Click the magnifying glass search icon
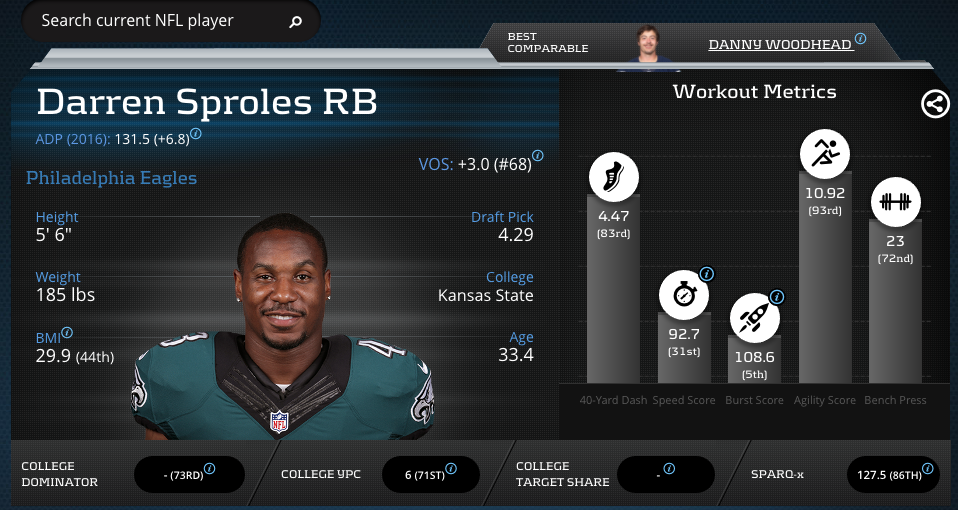The height and width of the screenshot is (510, 958). click(296, 21)
